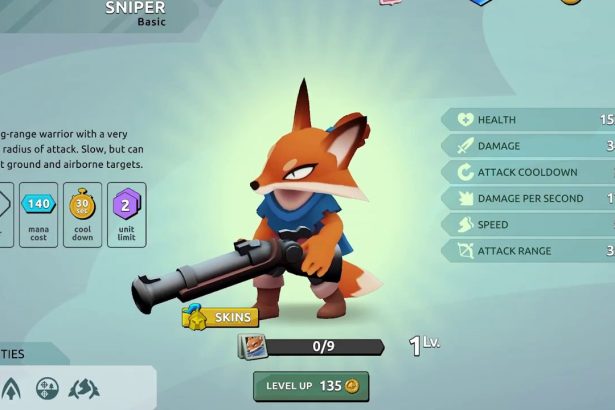This screenshot has width=615, height=410.
Task: Show the Attack Cooldown stat row
Action: click(x=530, y=172)
